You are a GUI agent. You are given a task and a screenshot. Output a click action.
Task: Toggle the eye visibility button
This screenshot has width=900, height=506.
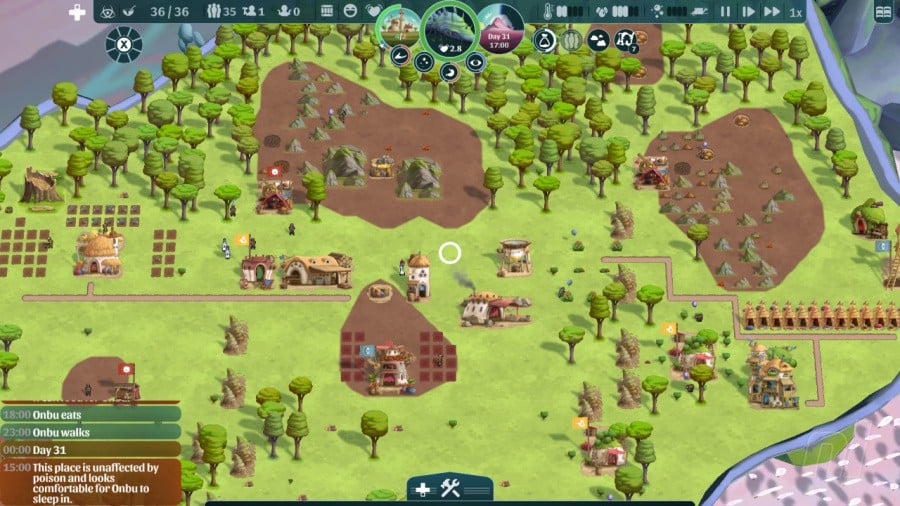[x=476, y=62]
